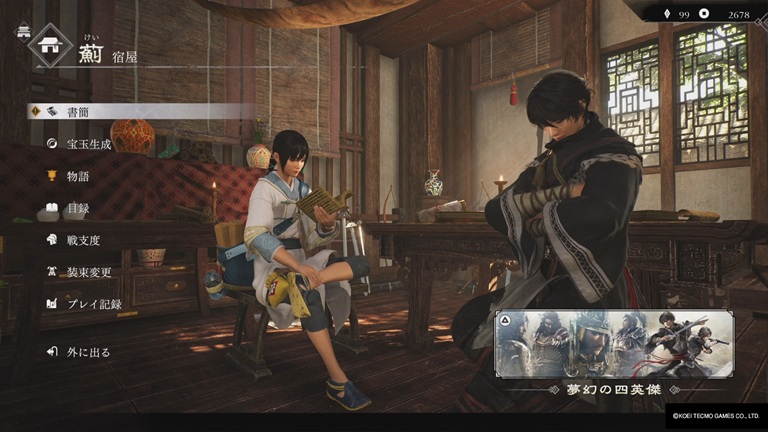Choose the 目録 catalog entry
Viewport: 768px width, 432px height.
point(78,208)
